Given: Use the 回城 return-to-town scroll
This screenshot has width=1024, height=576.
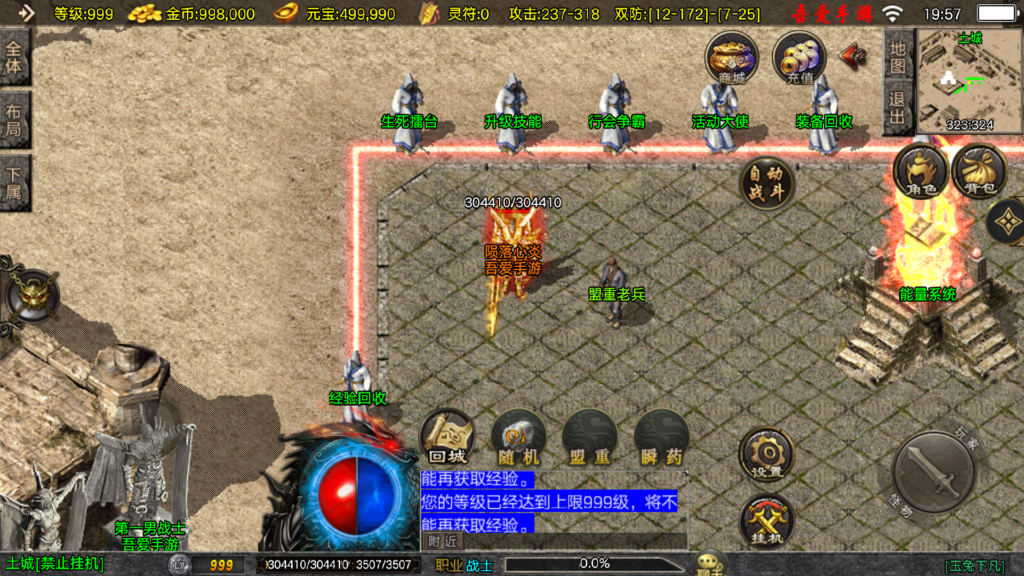Looking at the screenshot, I should [x=447, y=437].
